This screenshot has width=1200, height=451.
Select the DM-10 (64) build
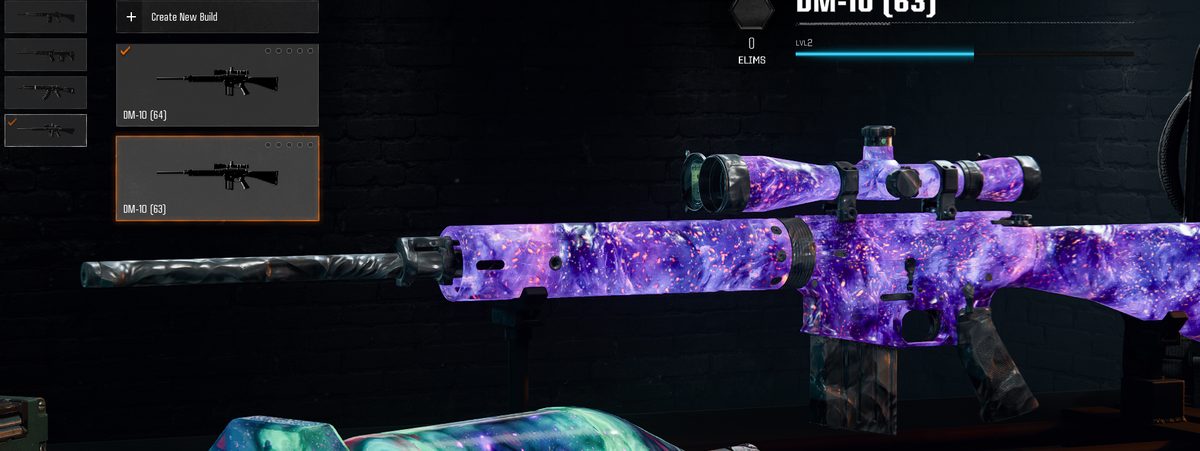pos(217,85)
